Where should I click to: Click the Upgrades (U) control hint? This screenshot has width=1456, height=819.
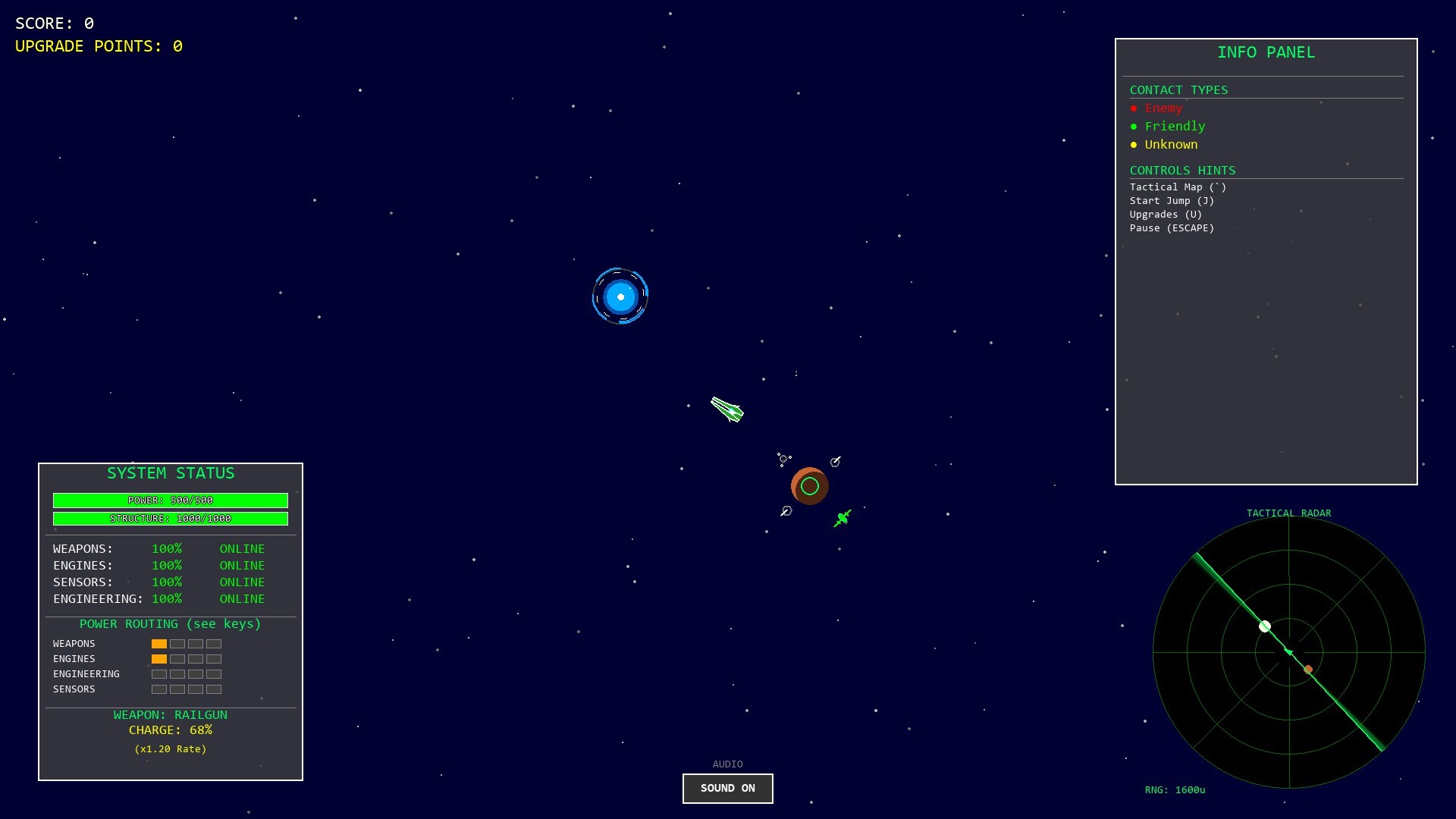click(x=1166, y=214)
